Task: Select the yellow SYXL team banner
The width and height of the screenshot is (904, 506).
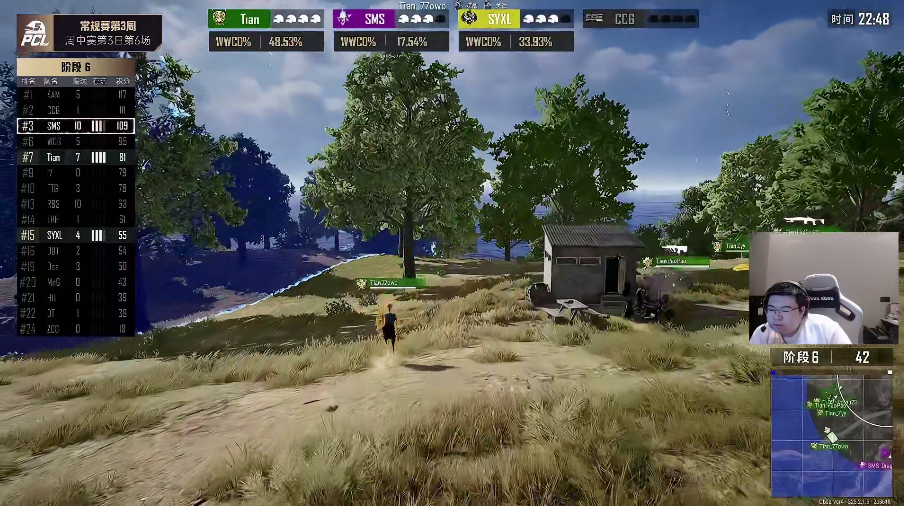Action: 516,18
